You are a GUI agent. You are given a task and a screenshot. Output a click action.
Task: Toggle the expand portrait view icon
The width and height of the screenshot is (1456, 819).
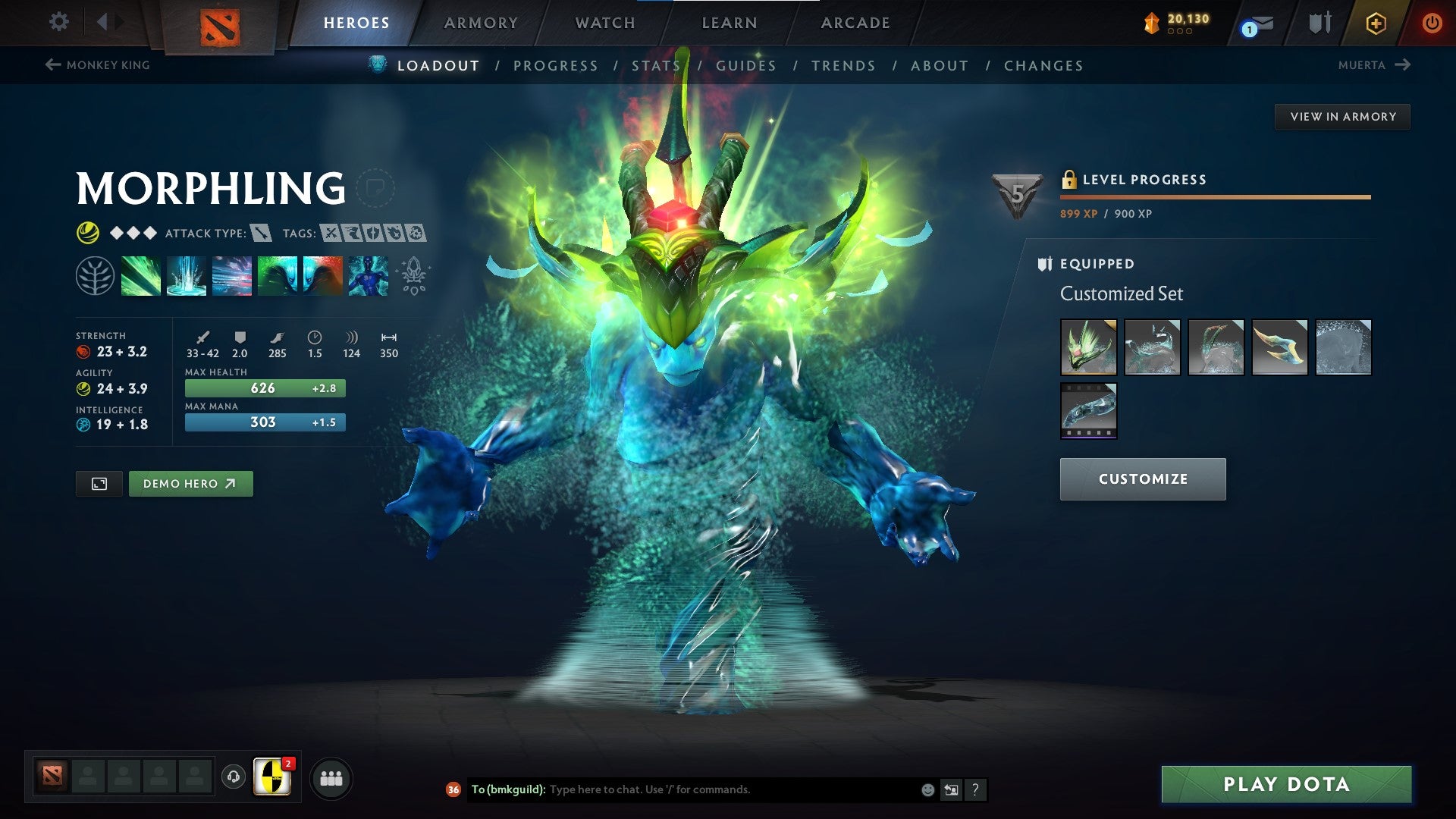coord(99,483)
